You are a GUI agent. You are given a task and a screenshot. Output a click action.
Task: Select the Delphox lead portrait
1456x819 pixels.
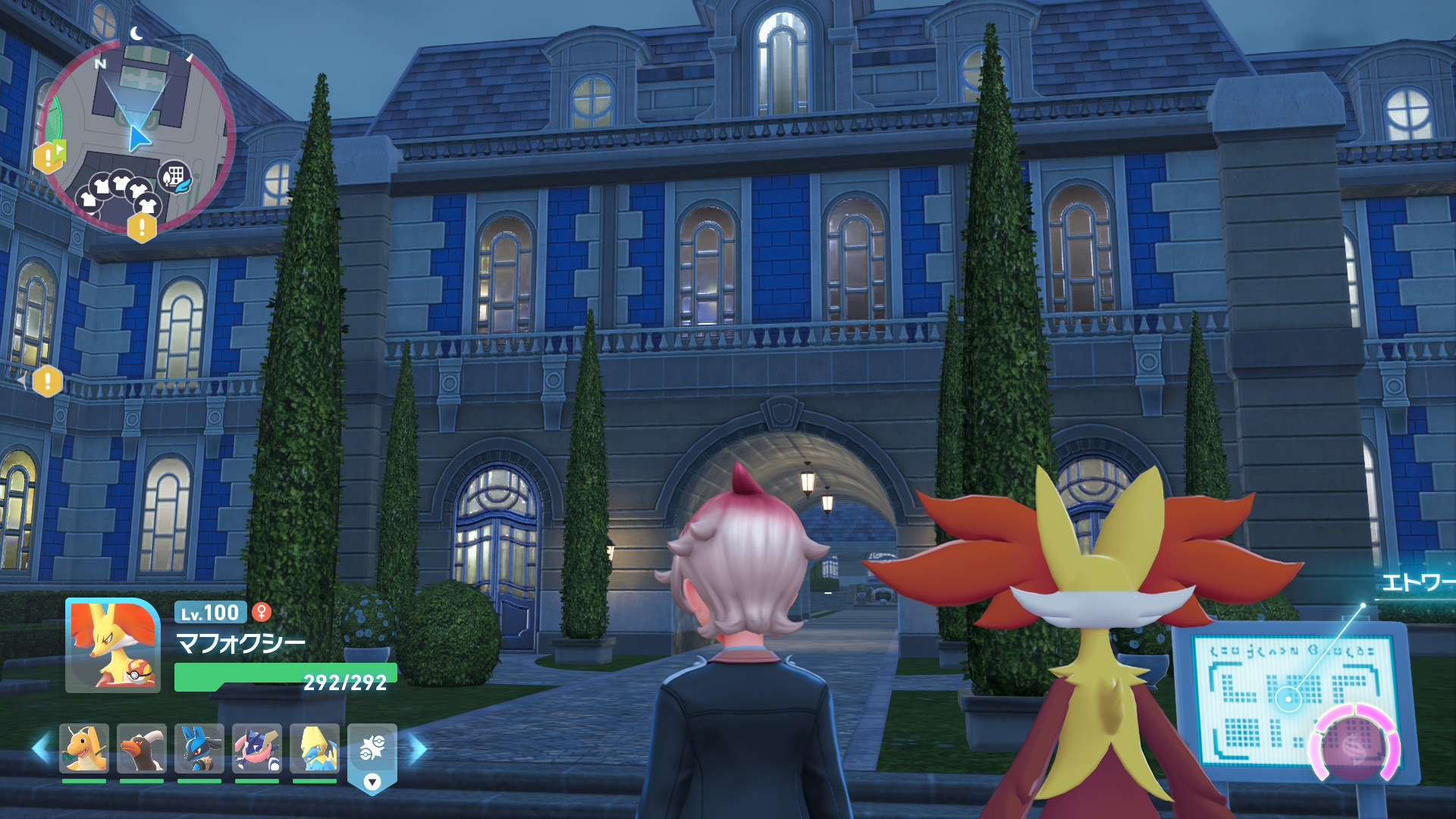(113, 645)
